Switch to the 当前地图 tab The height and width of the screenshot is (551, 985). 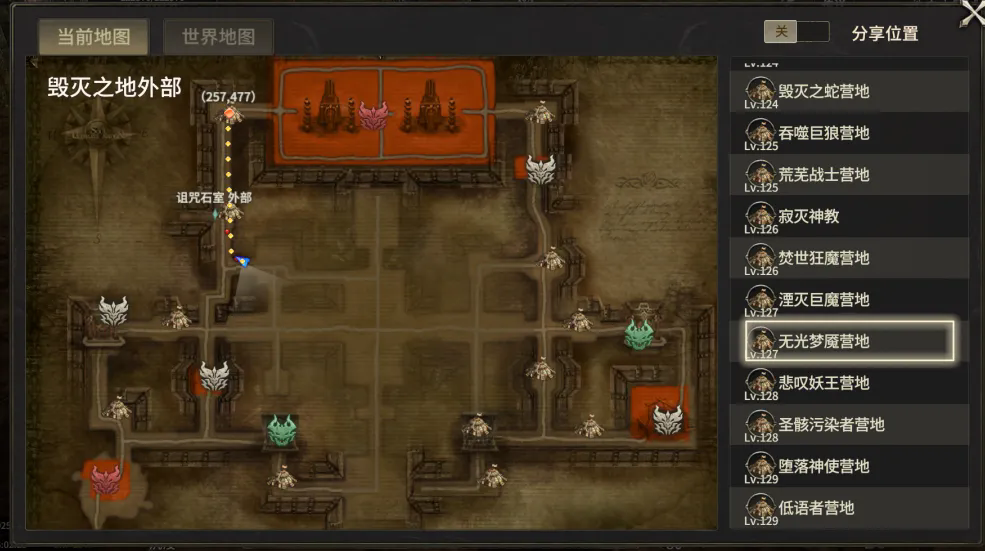point(93,37)
